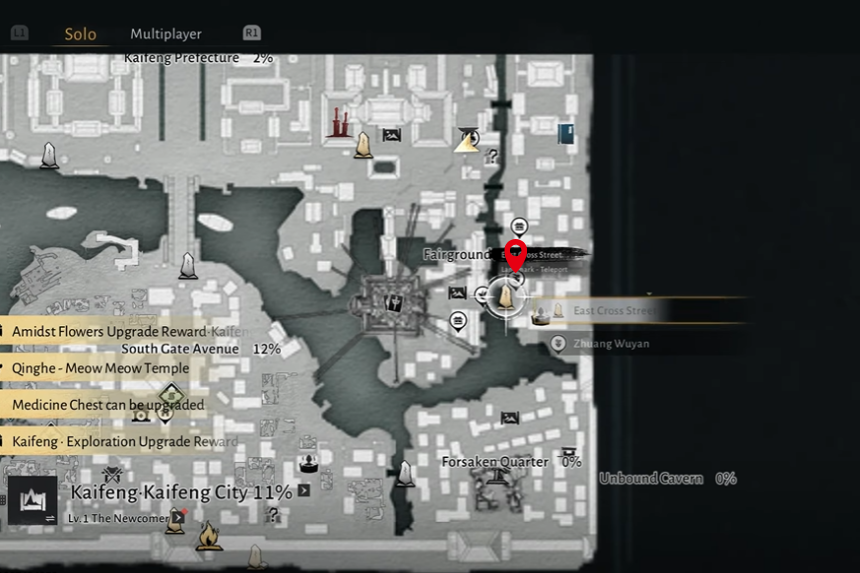The image size is (860, 573).
Task: Open the Lv.1 The Newcomer arrow
Action: 180,517
